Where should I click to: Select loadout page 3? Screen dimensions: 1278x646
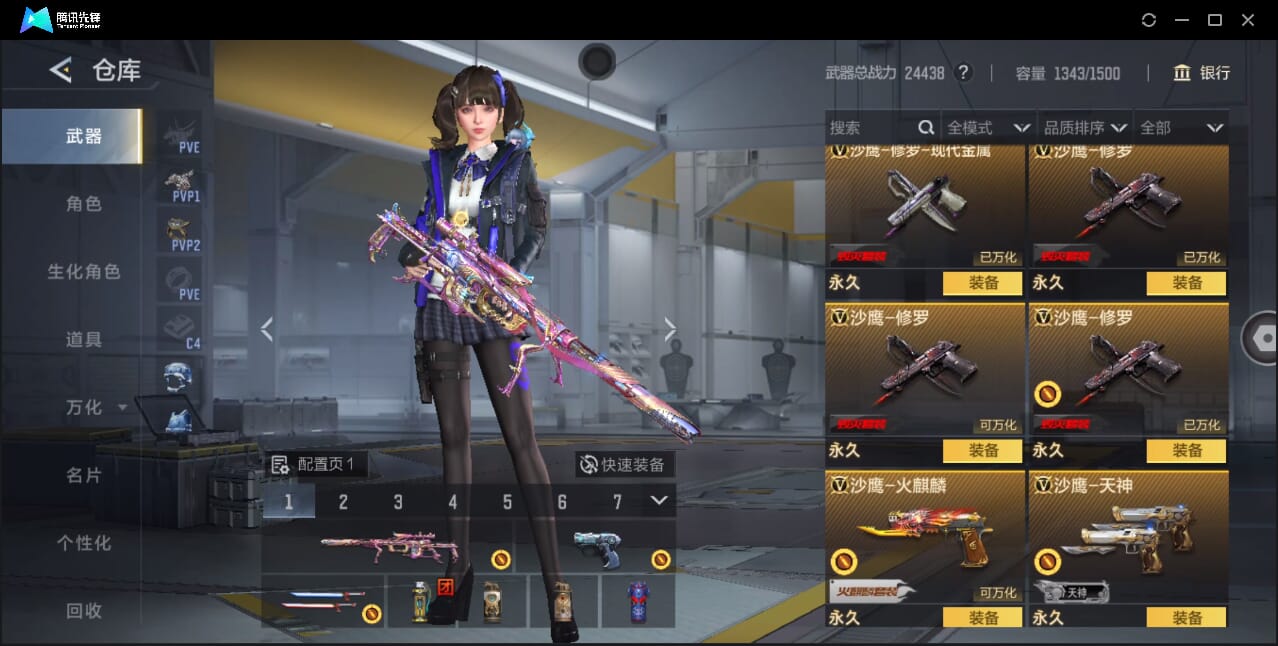(398, 502)
